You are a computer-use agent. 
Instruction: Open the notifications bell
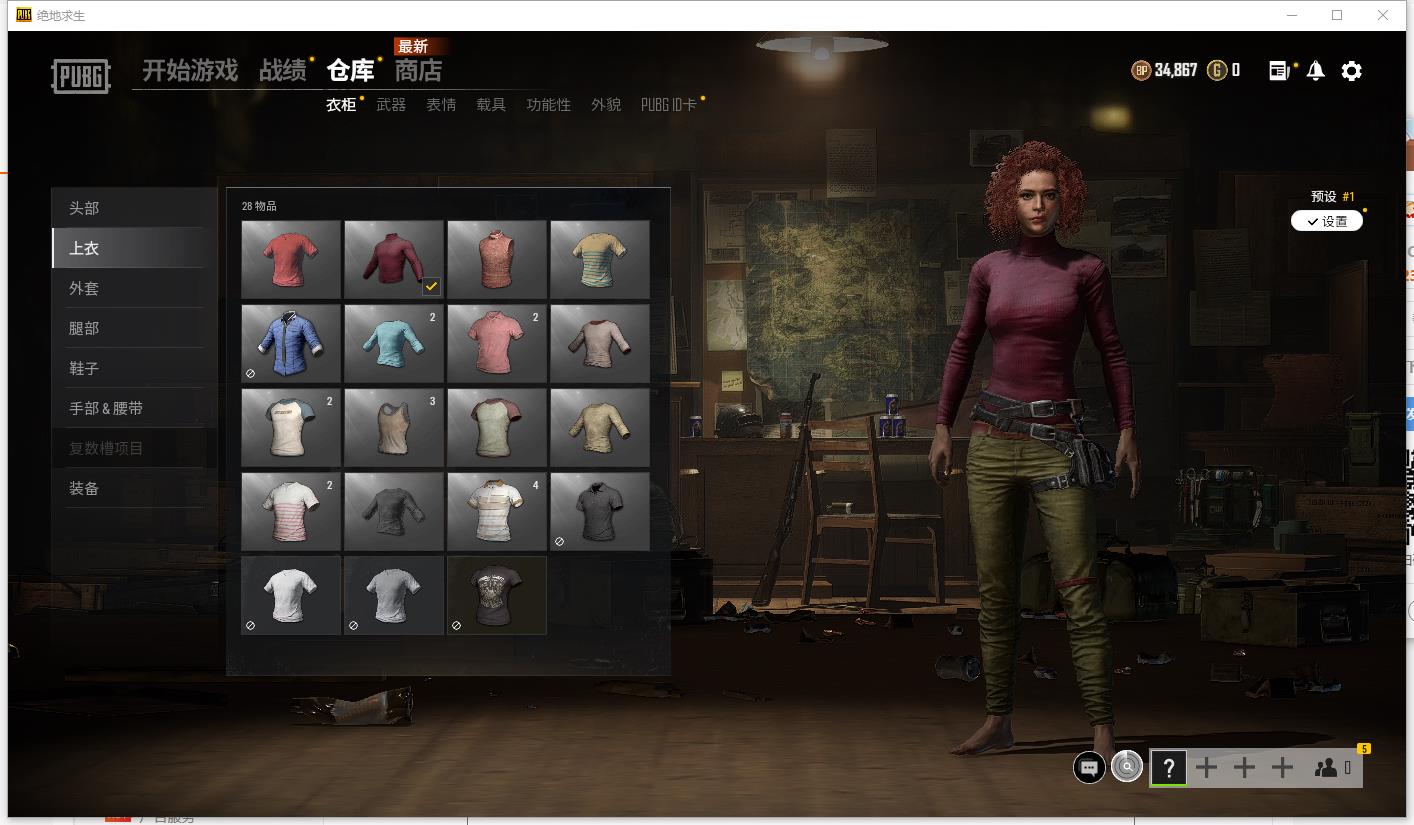[1316, 71]
